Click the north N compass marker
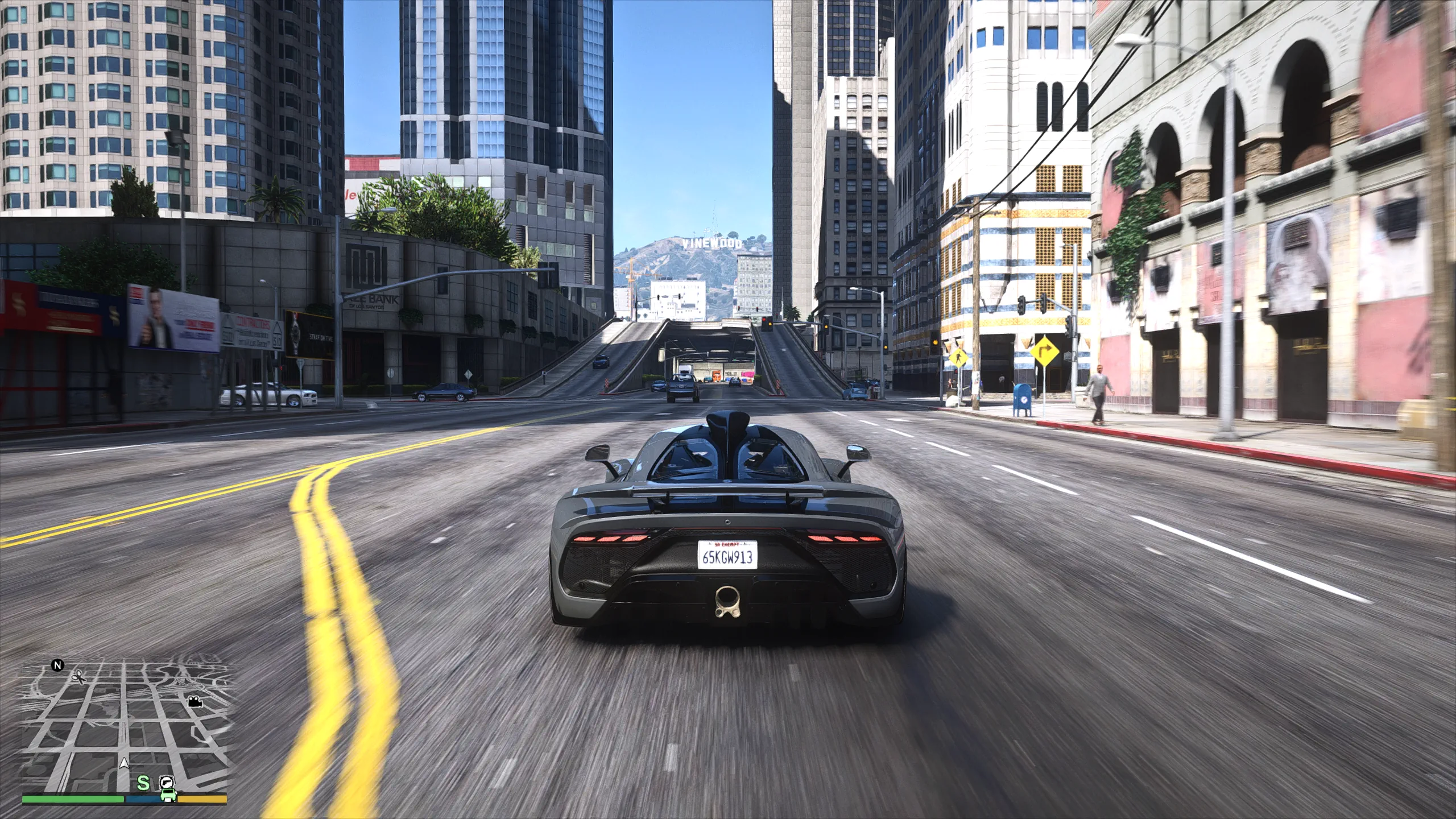1456x819 pixels. pyautogui.click(x=57, y=665)
